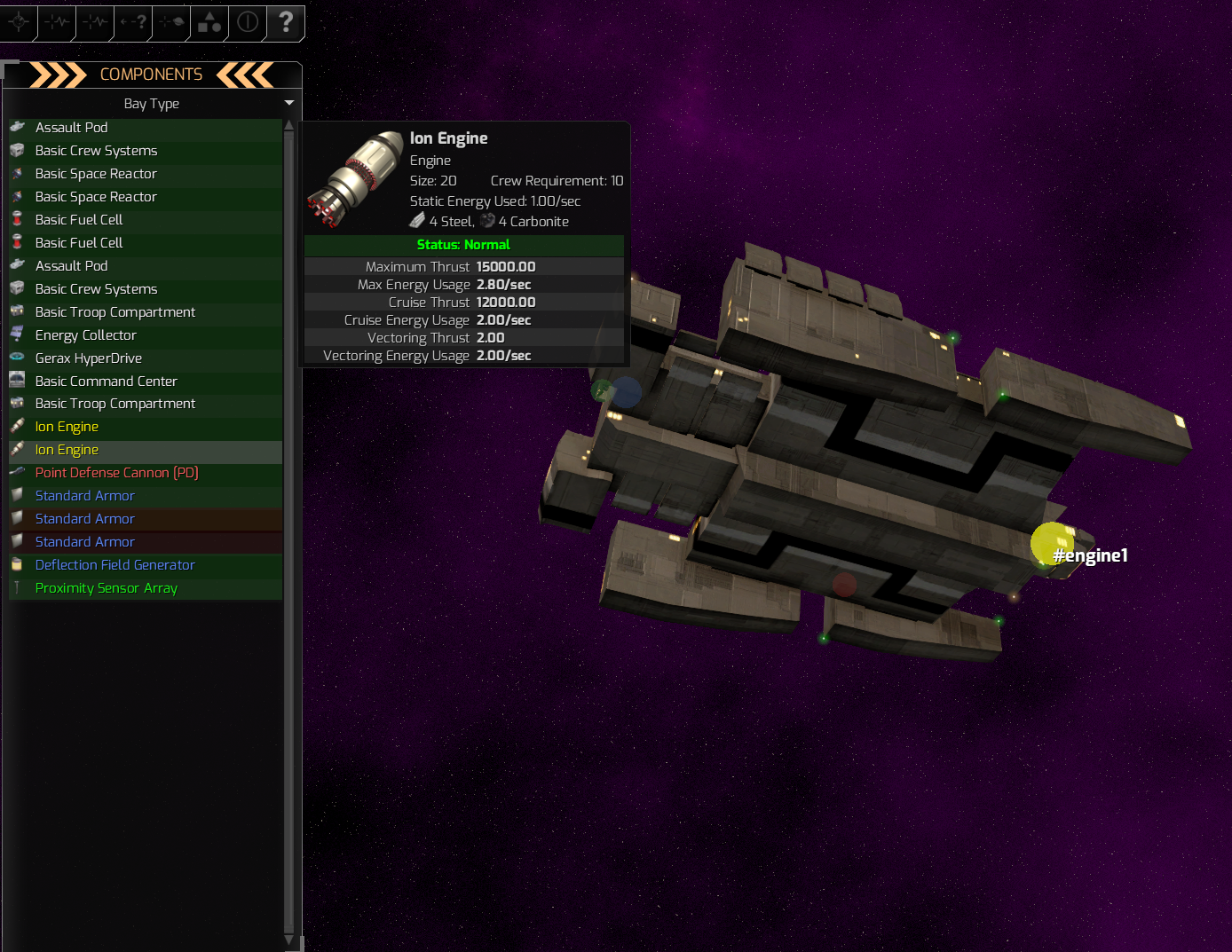Image resolution: width=1232 pixels, height=952 pixels.
Task: Click the clock crosshair icon at top left
Action: pyautogui.click(x=19, y=23)
